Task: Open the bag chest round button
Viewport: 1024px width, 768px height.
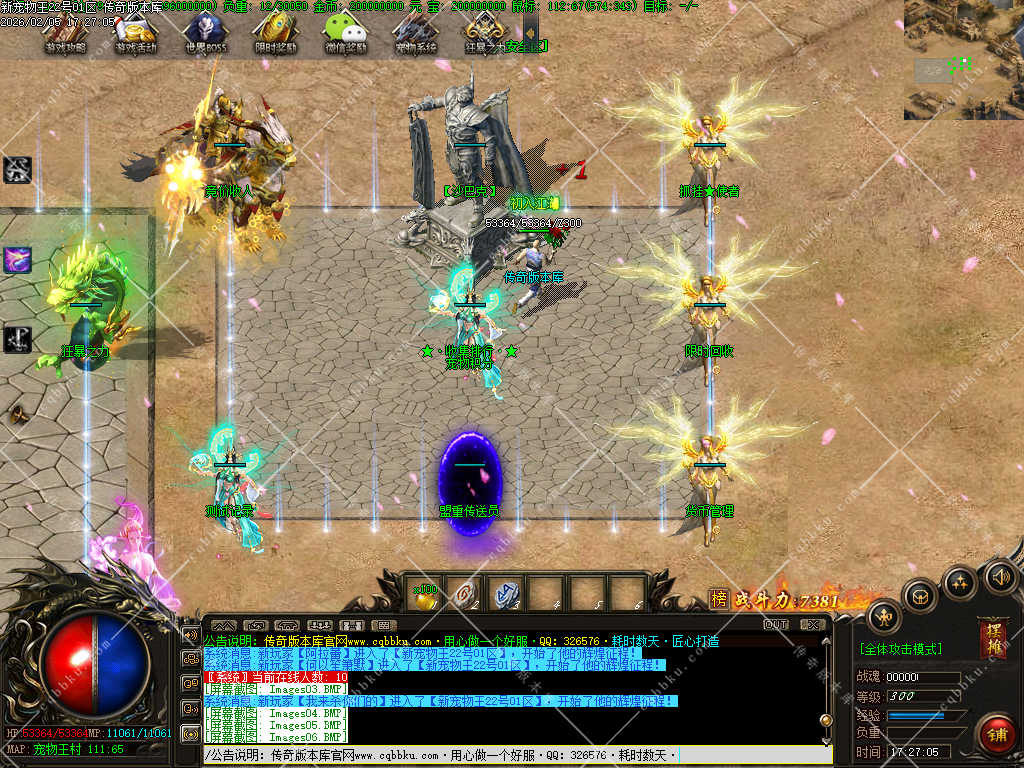Action: 919,595
